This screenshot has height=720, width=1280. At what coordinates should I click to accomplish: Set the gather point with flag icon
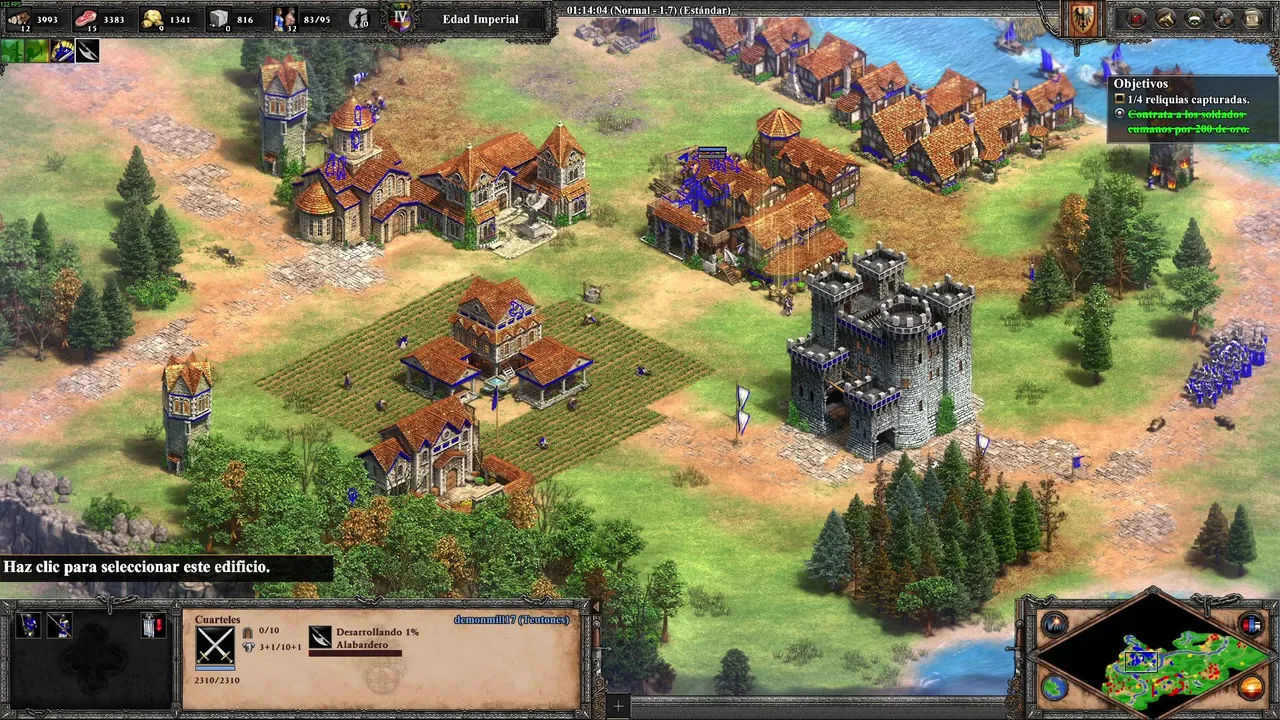(152, 625)
